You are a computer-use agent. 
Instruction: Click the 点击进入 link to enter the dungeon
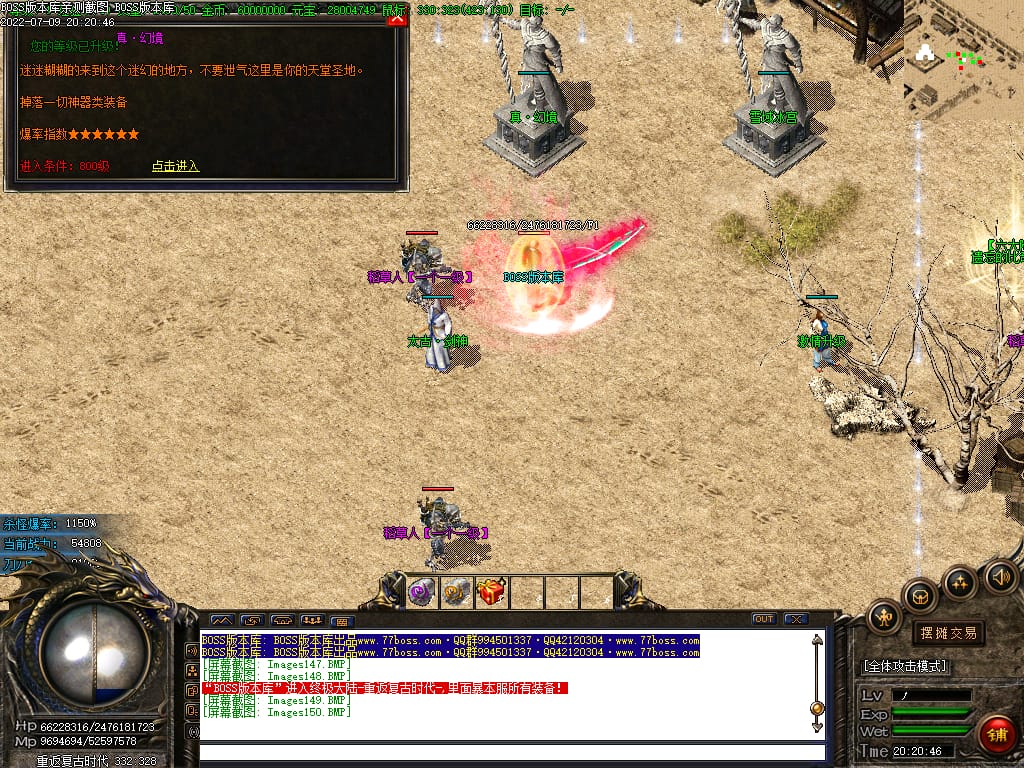click(175, 166)
